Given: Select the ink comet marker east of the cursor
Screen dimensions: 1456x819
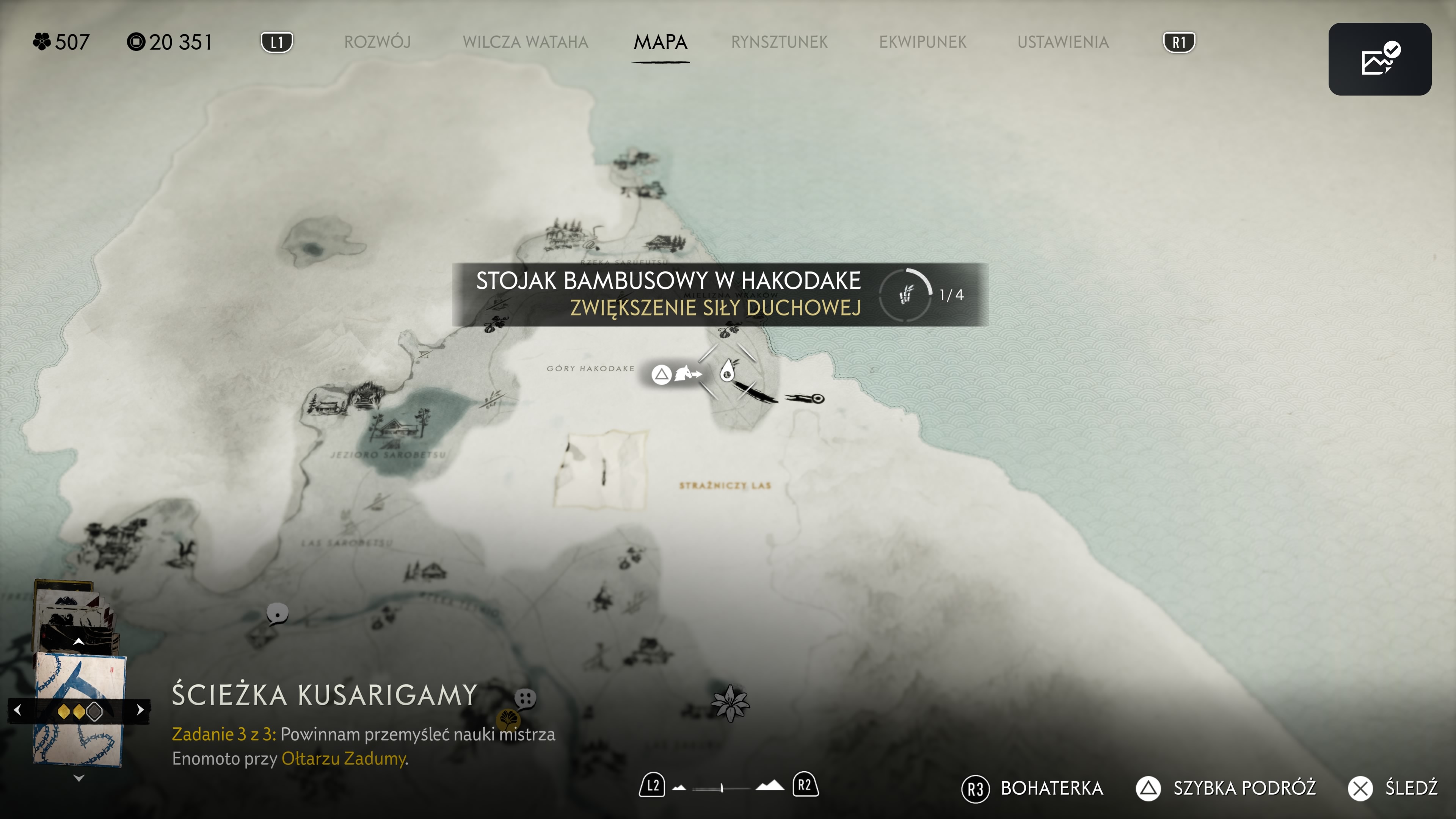Looking at the screenshot, I should (x=805, y=399).
